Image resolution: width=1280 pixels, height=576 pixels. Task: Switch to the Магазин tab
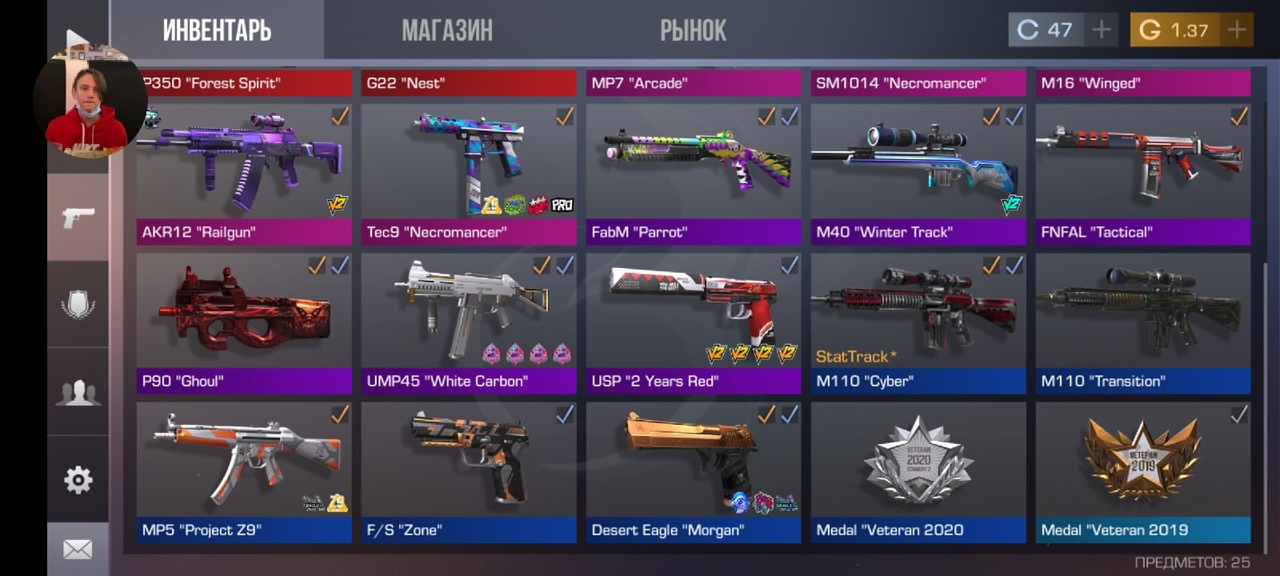tap(447, 30)
